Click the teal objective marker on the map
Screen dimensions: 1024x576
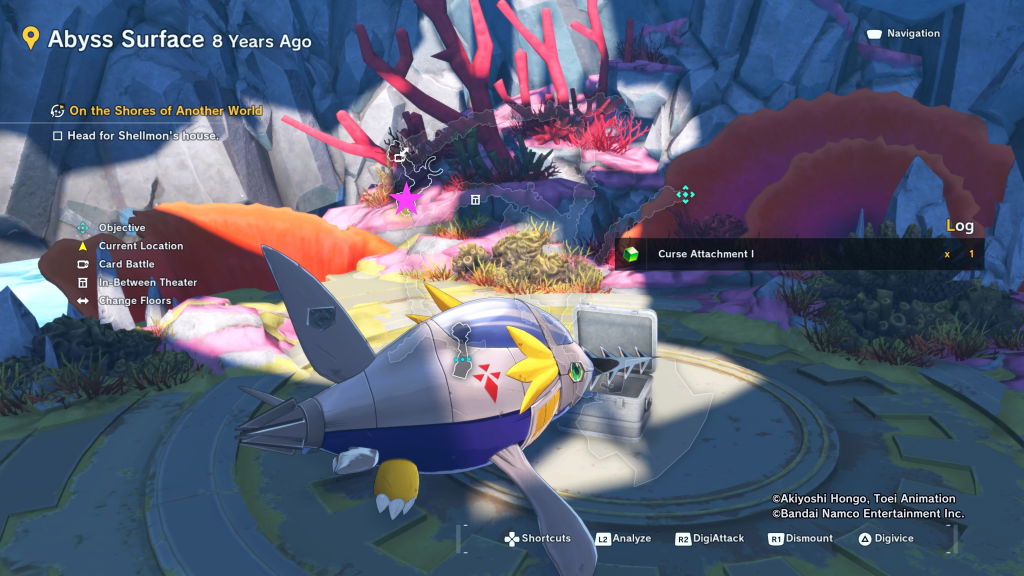click(x=685, y=194)
